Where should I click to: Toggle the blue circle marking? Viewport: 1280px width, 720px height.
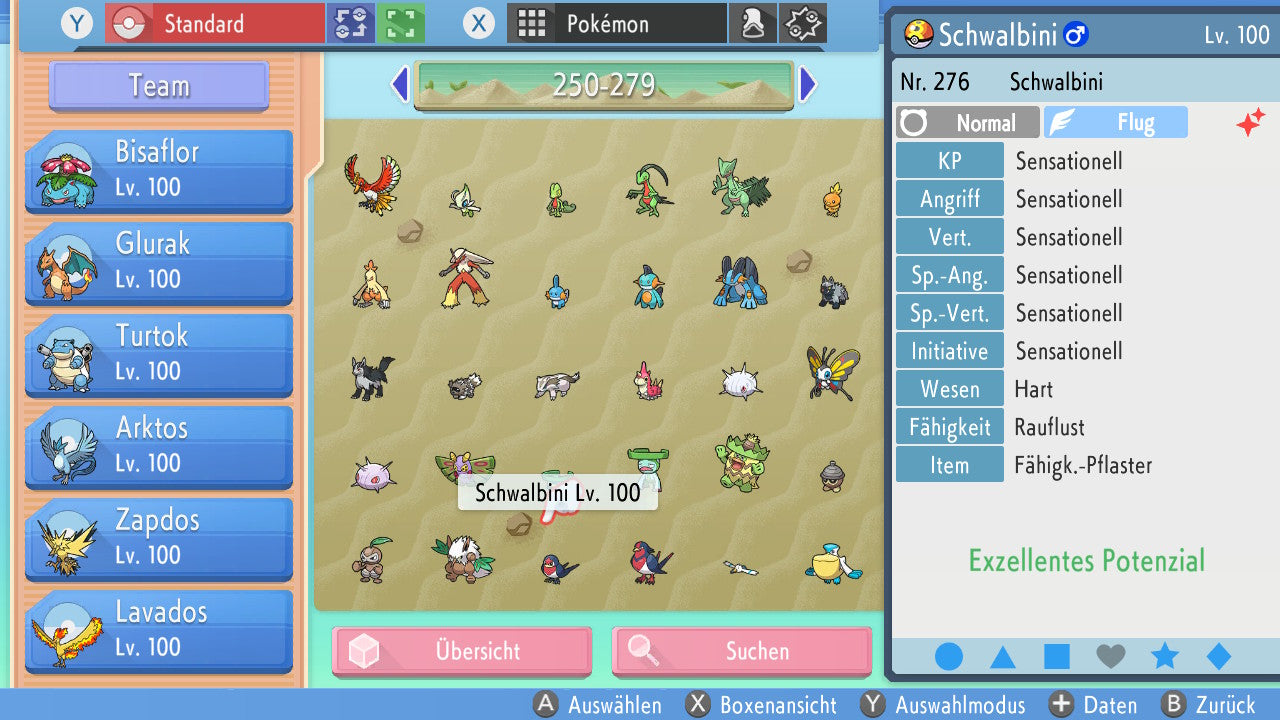pos(949,657)
